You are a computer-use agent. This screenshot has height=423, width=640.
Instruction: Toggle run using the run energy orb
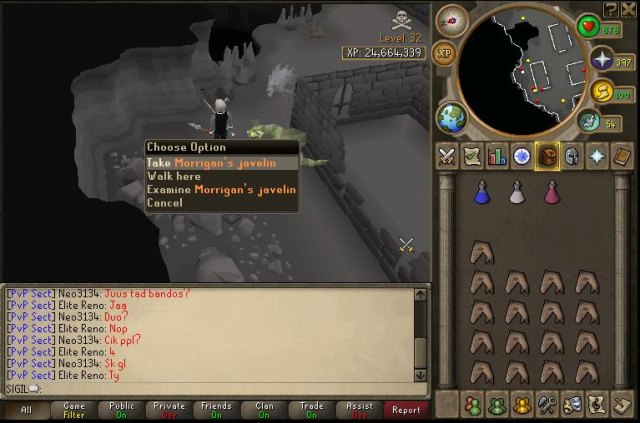[603, 94]
